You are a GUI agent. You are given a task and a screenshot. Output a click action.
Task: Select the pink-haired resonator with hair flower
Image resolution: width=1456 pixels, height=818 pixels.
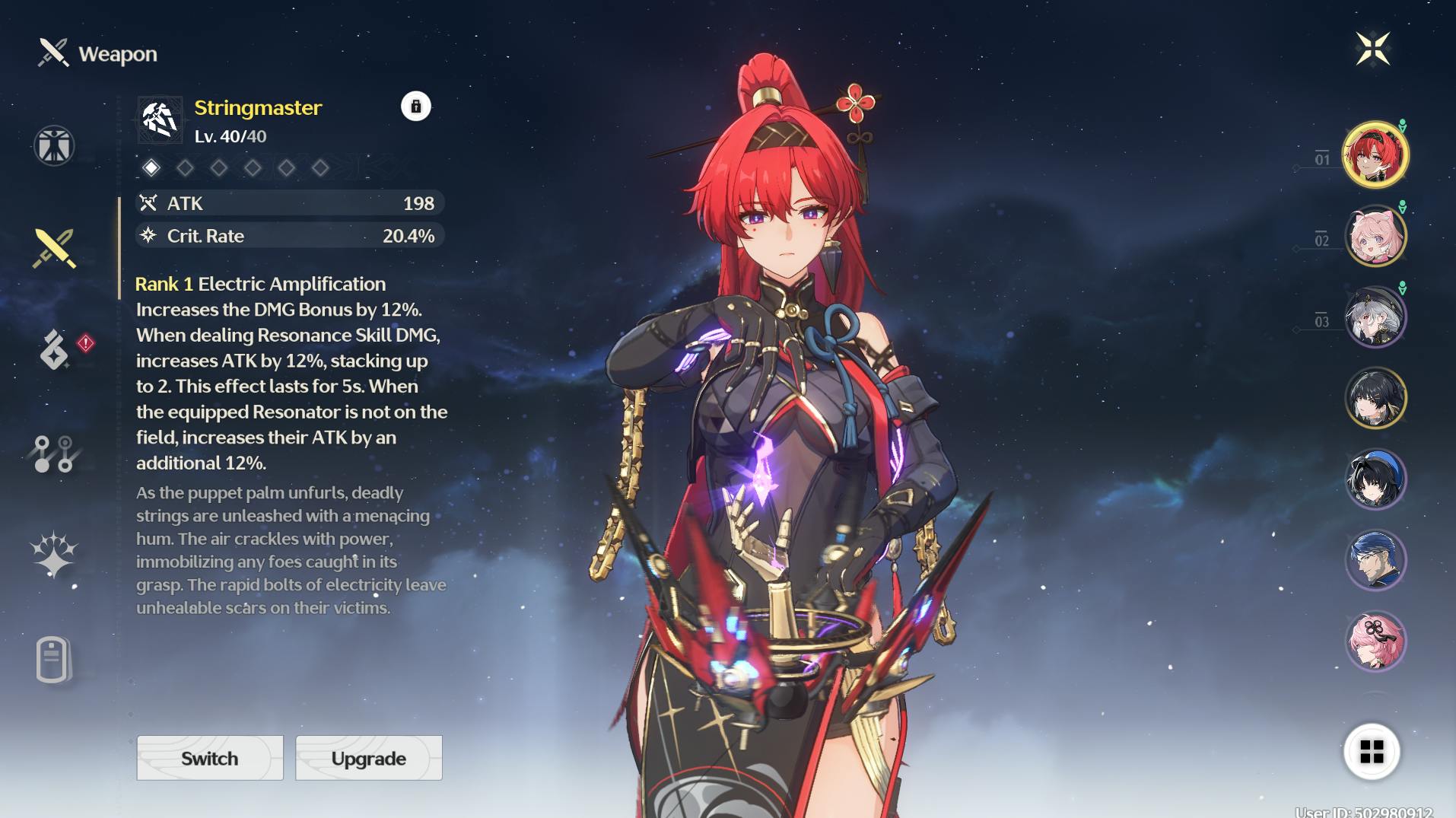tap(1375, 641)
